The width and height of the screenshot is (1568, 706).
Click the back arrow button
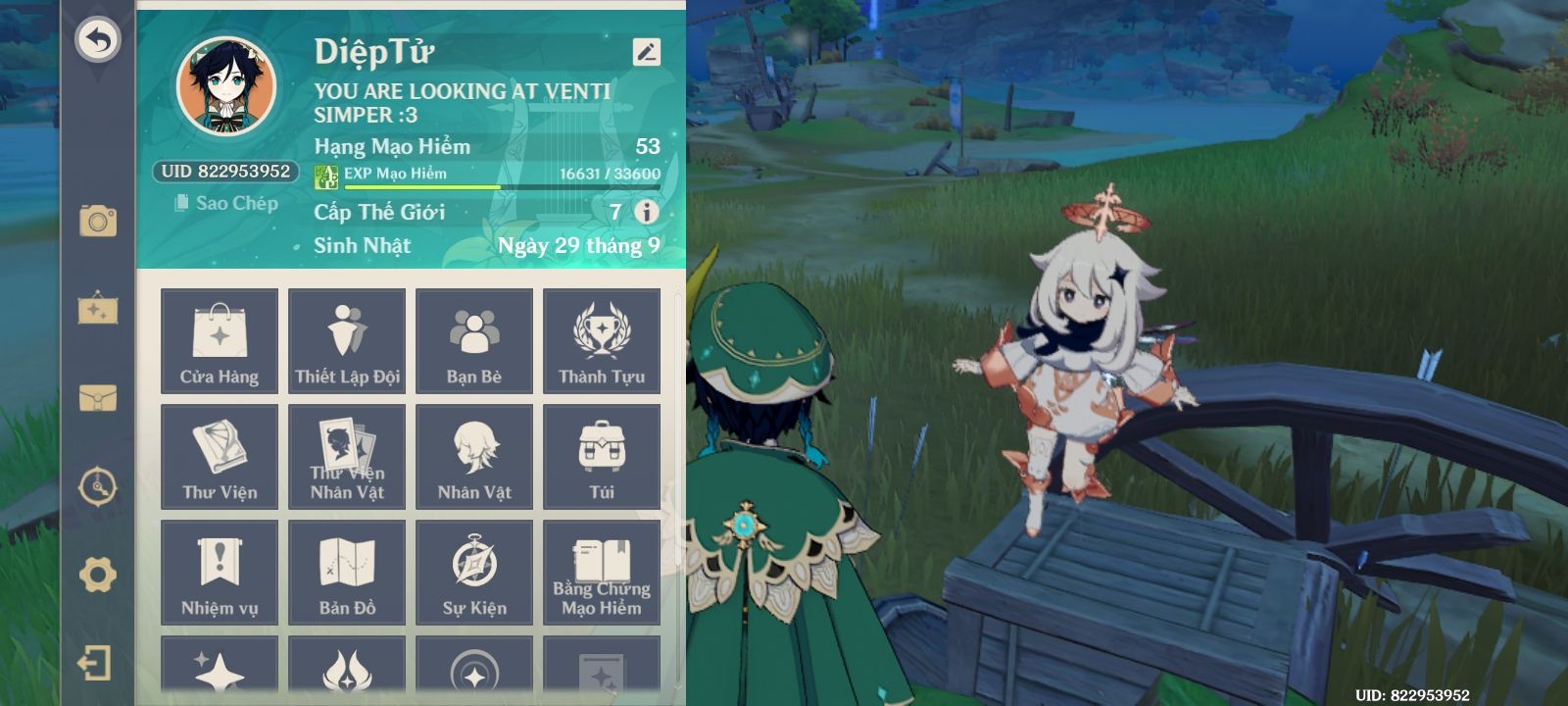pos(97,40)
